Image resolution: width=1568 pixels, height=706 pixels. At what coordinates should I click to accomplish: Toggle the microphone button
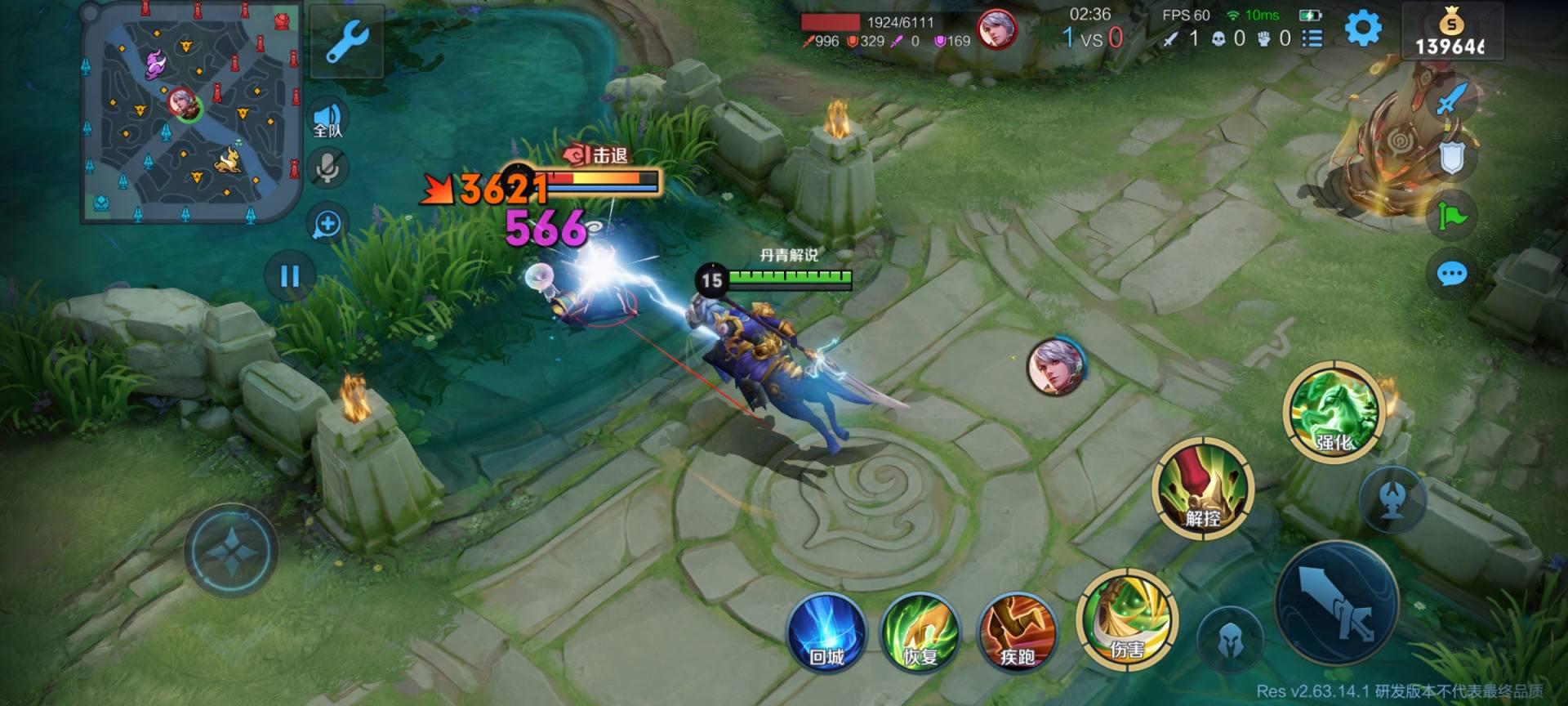tap(328, 169)
